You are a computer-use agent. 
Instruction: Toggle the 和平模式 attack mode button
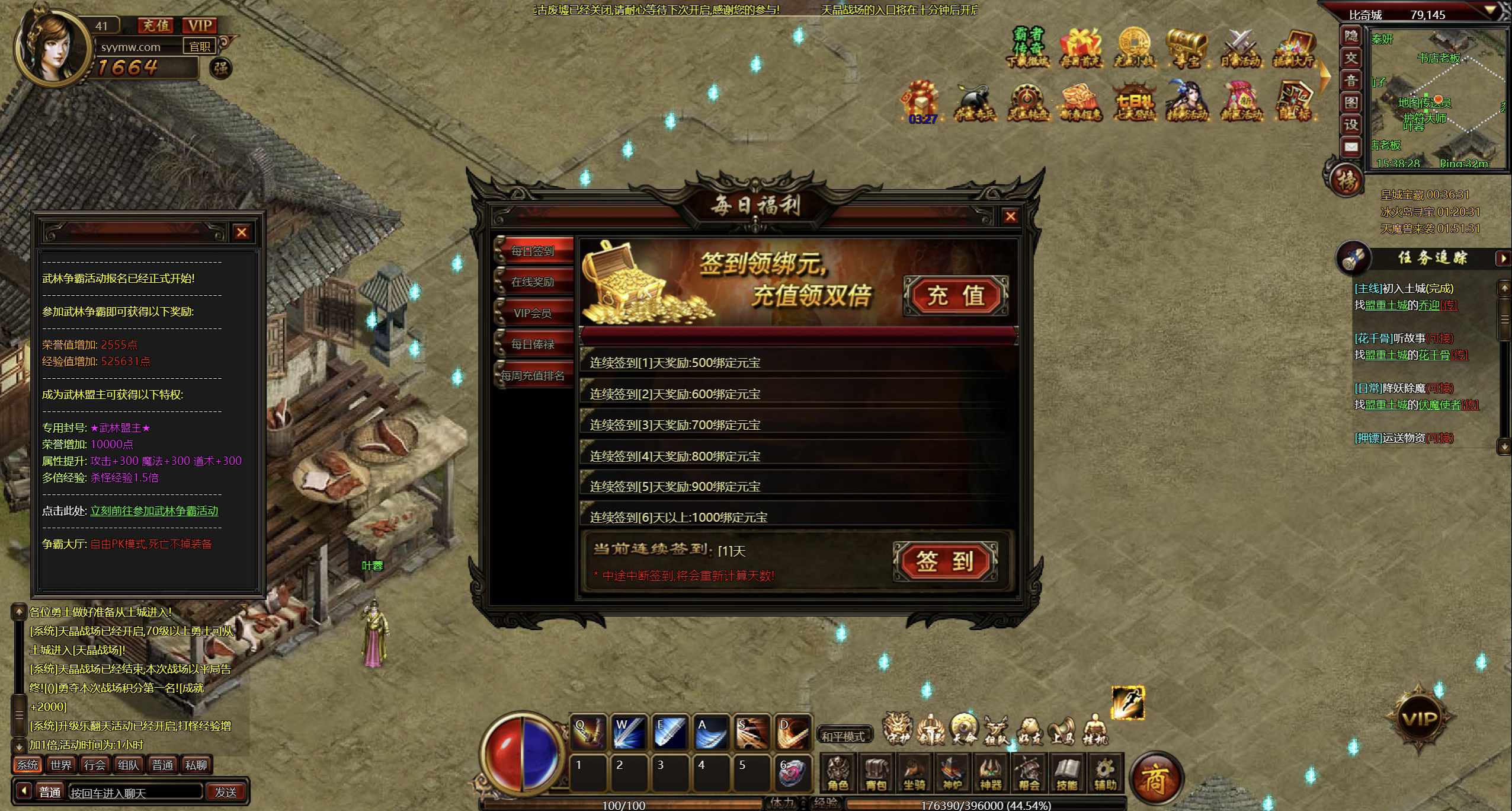843,736
